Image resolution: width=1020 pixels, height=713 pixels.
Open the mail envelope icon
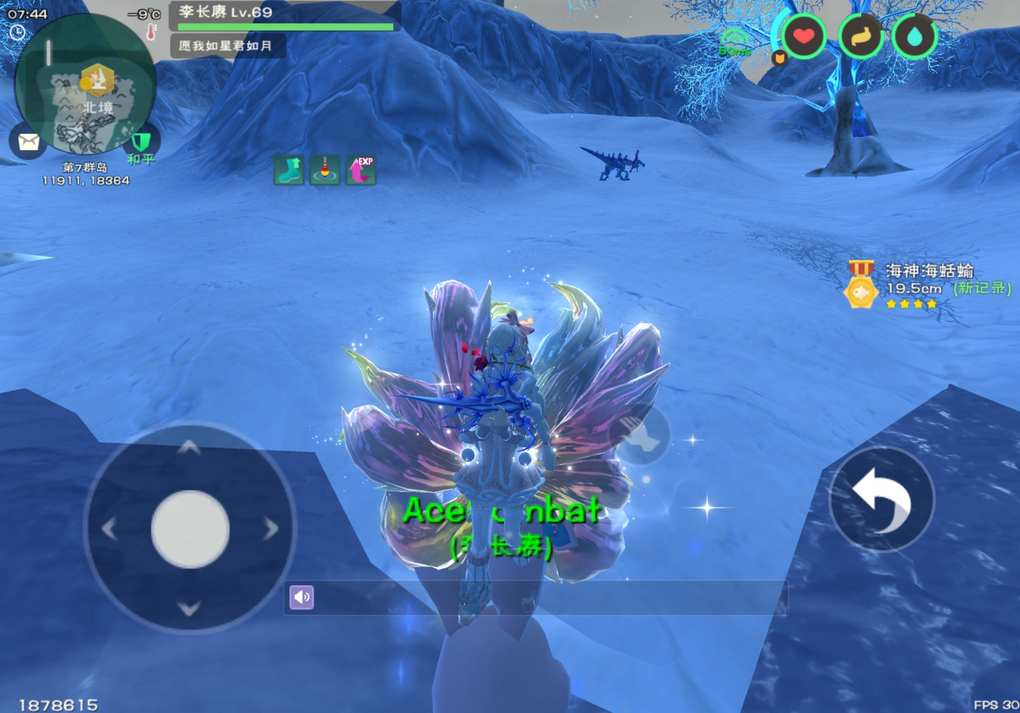pos(27,140)
